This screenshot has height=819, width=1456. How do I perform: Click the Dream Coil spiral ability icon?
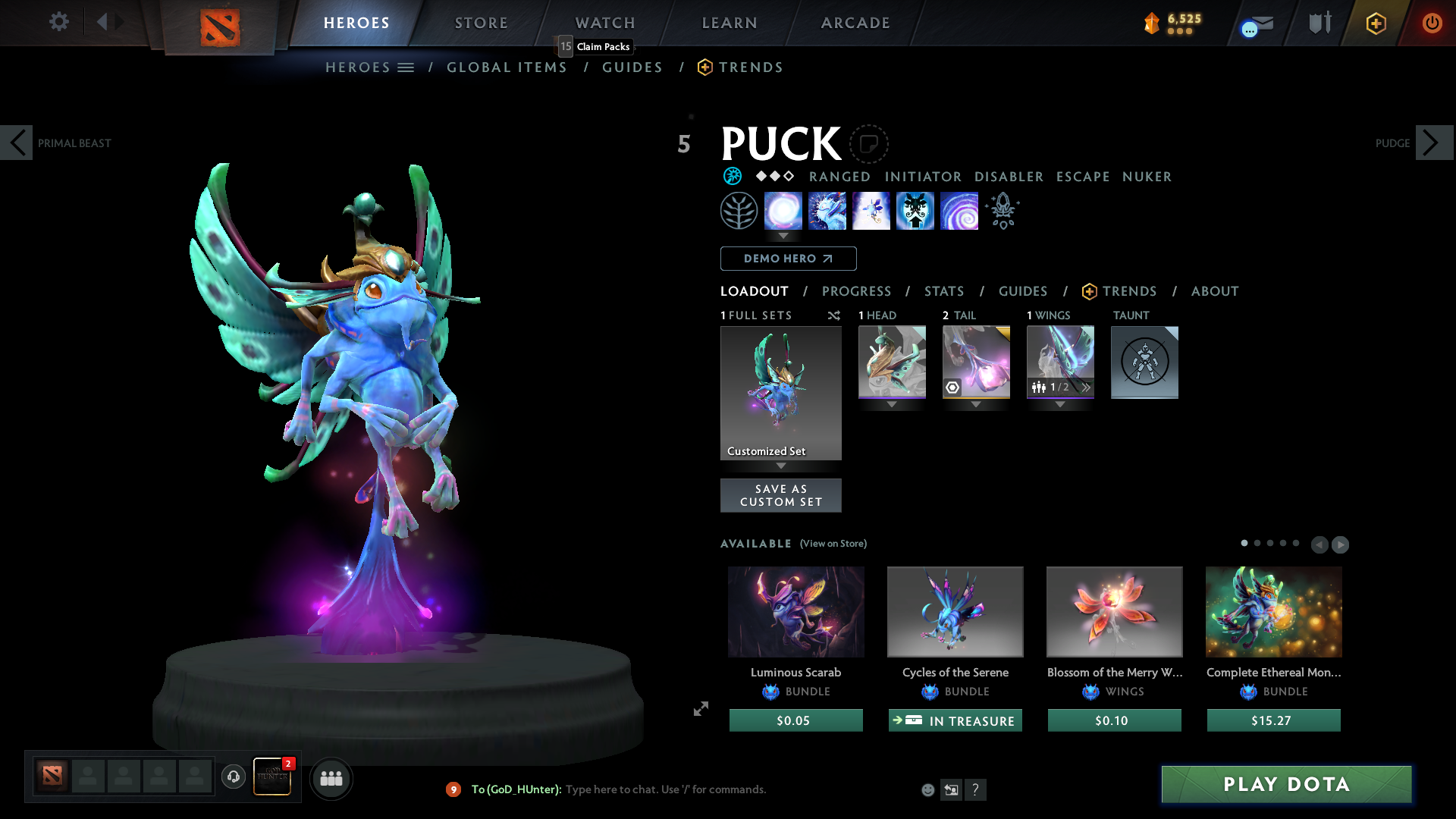click(x=959, y=211)
